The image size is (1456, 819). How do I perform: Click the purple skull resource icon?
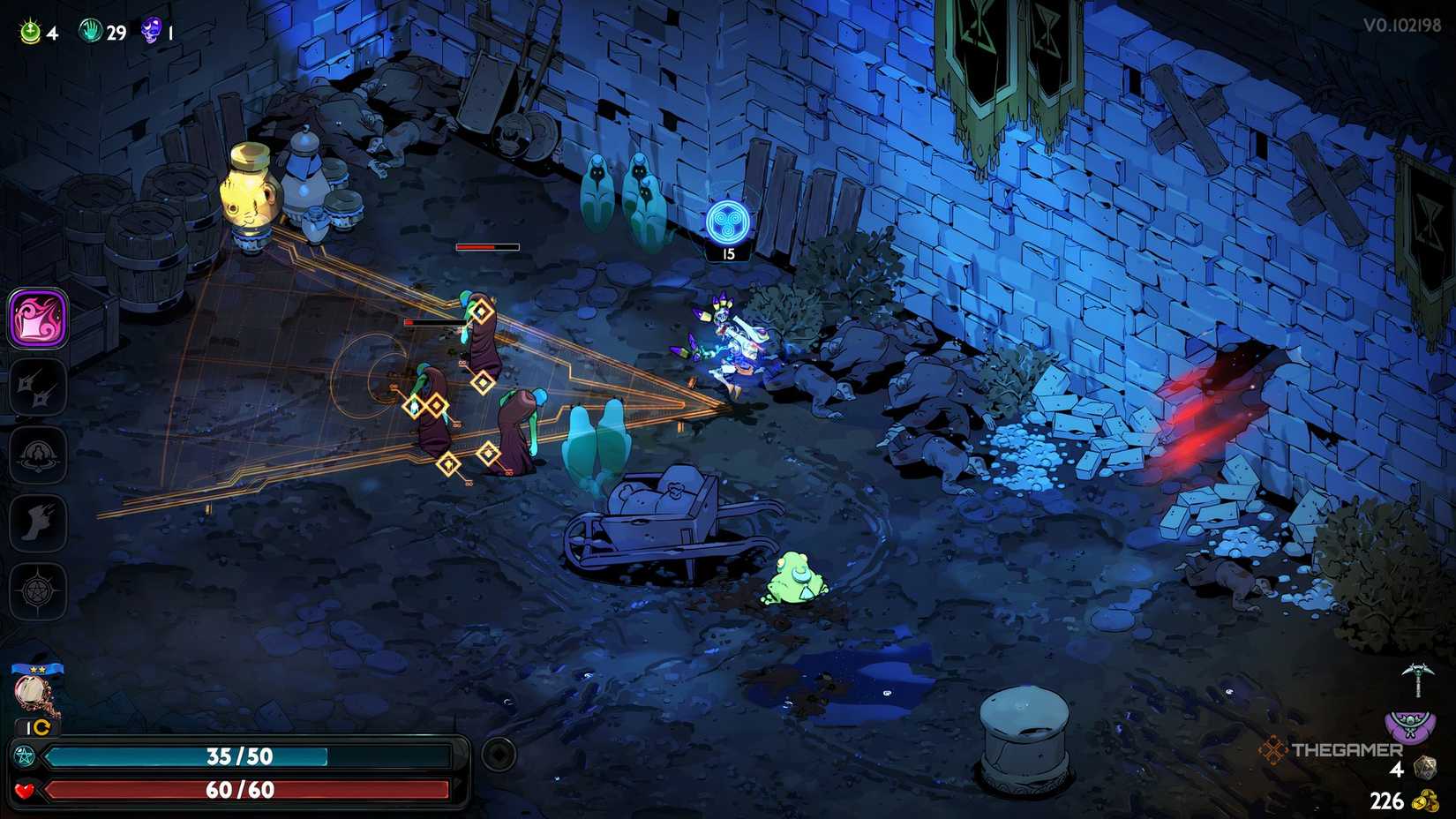(x=152, y=33)
